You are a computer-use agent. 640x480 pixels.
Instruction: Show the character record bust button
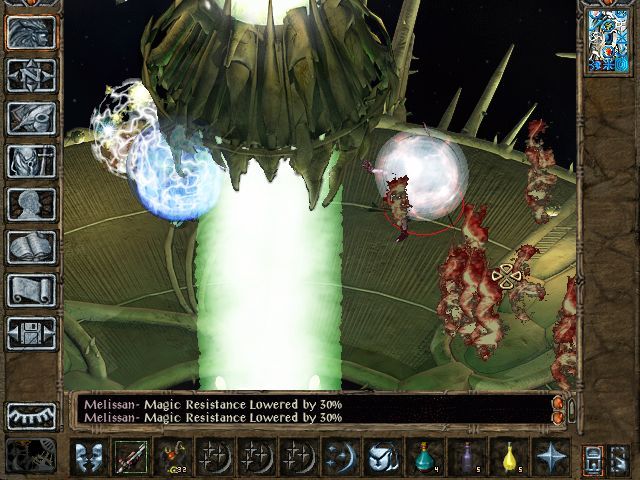[31, 204]
